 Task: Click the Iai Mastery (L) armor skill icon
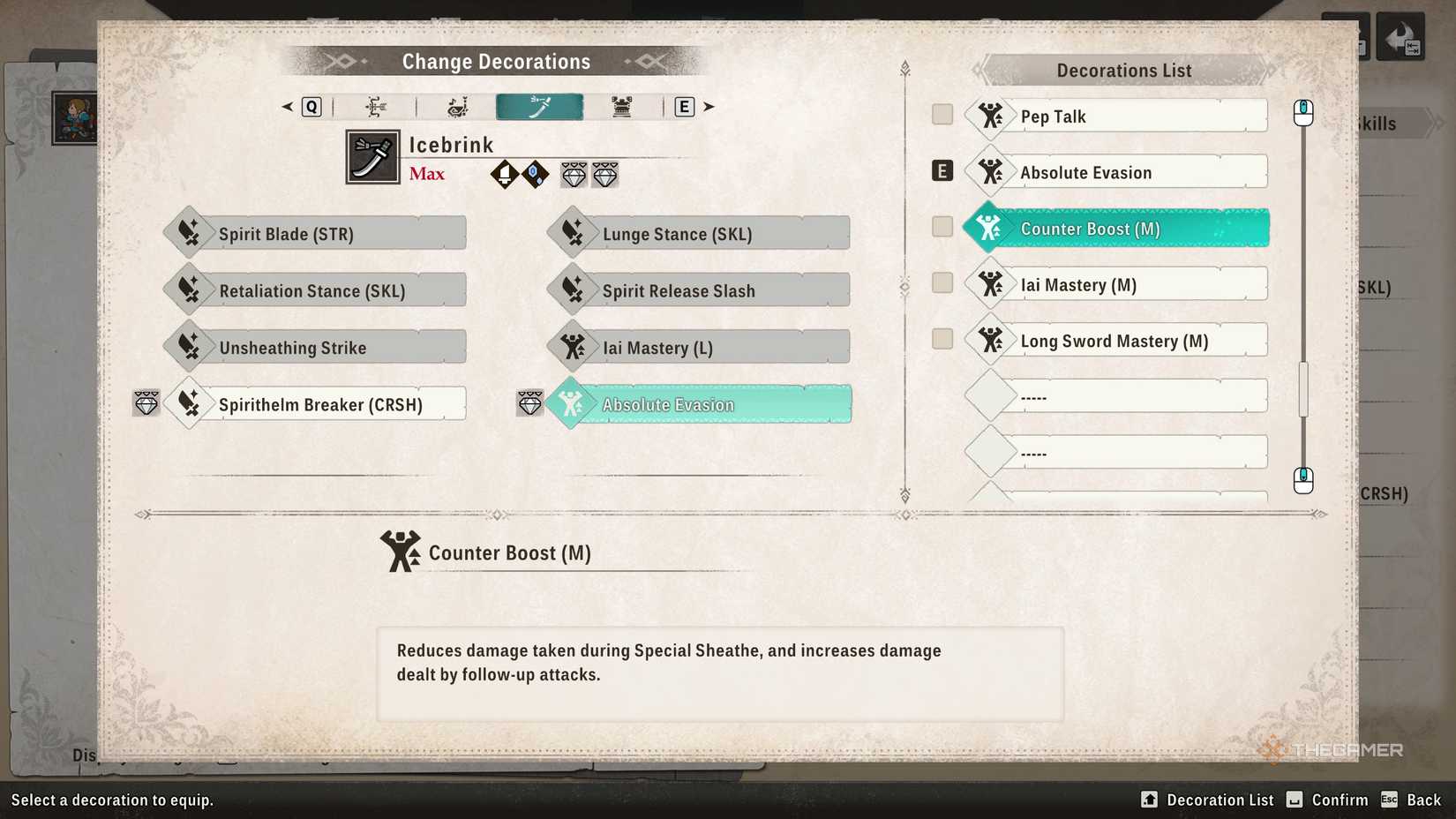574,347
